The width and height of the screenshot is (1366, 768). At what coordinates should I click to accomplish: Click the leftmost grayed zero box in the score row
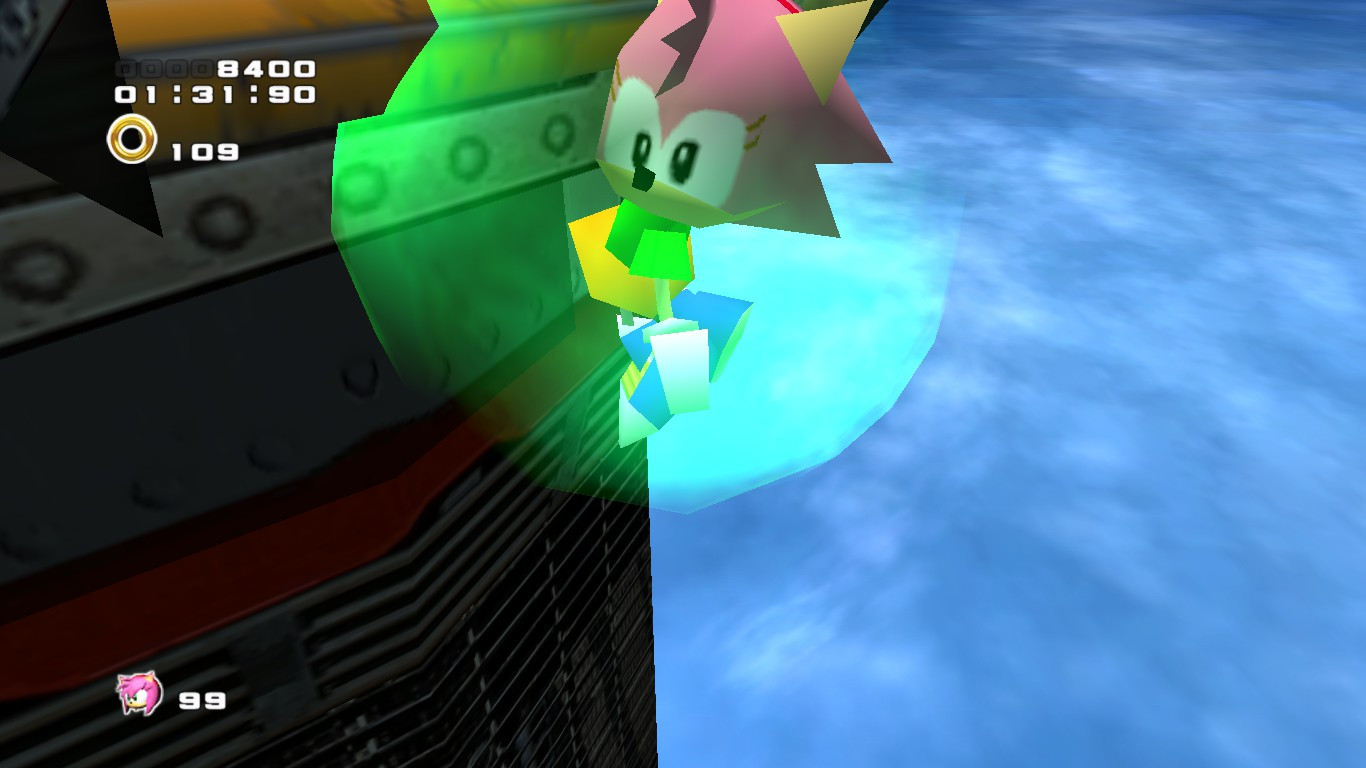point(127,67)
